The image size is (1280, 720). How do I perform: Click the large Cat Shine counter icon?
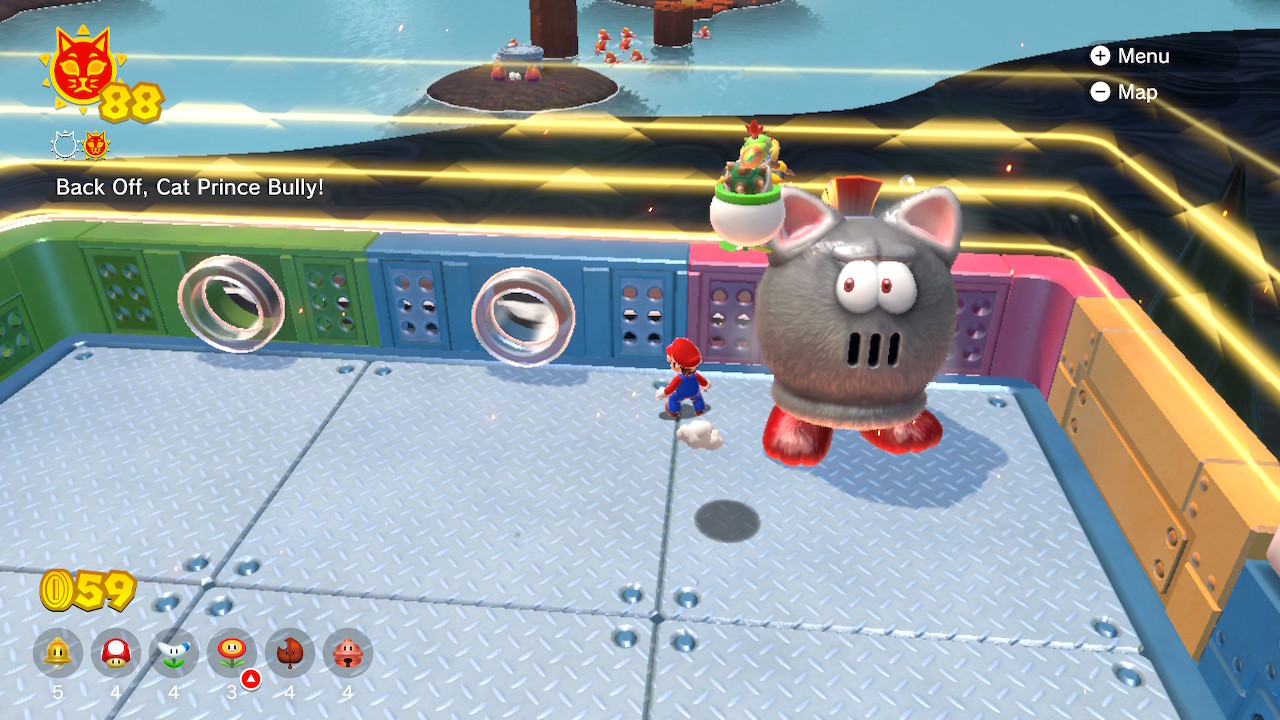pos(82,70)
